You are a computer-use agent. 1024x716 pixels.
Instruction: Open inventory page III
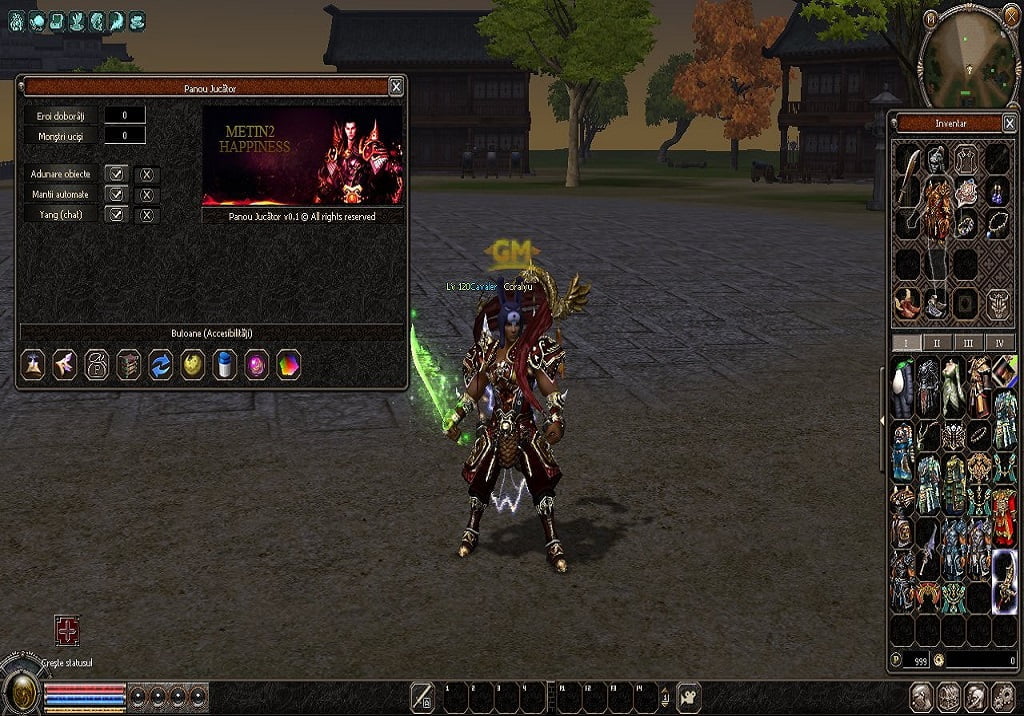(x=968, y=342)
